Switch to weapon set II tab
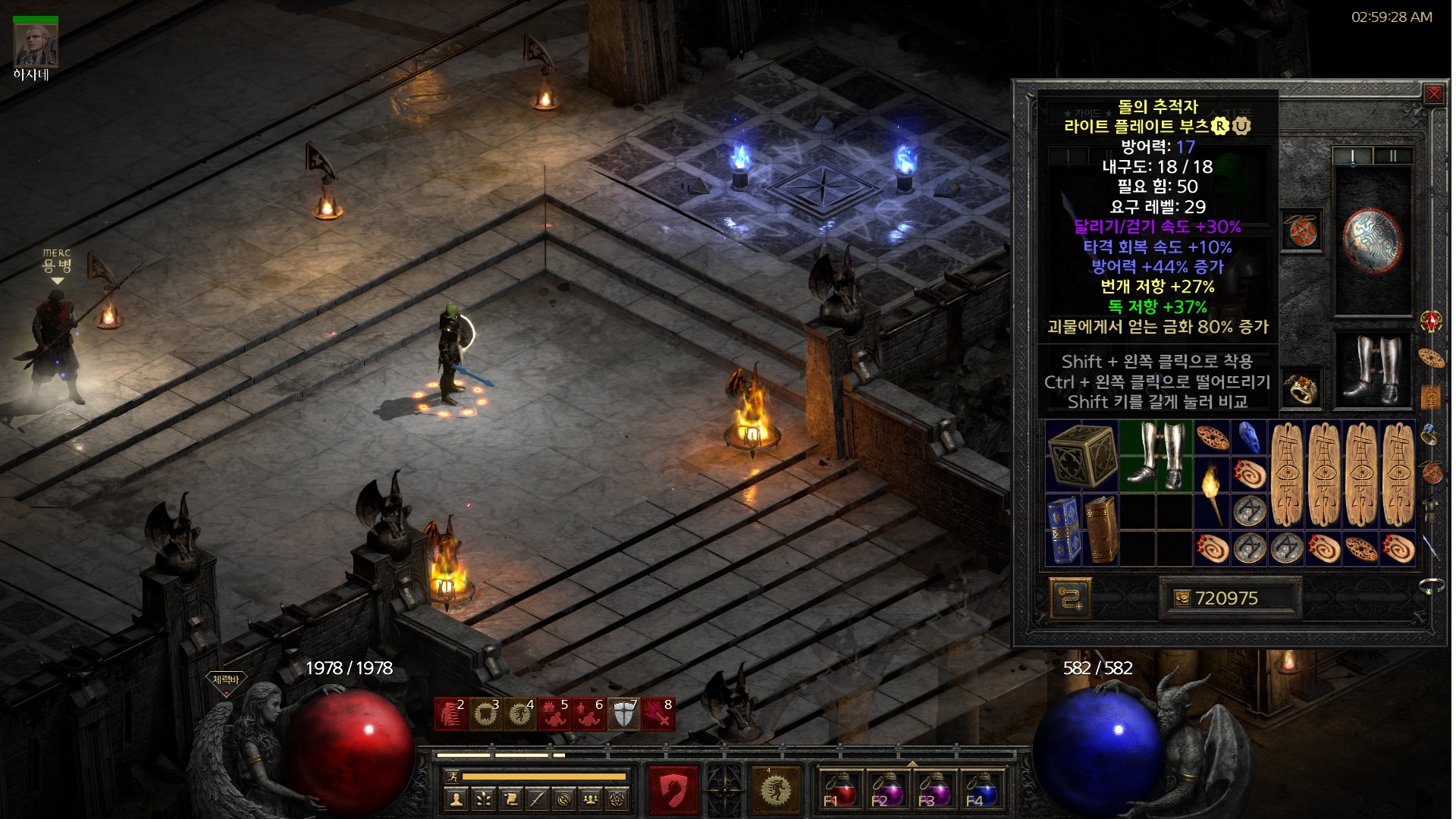Image resolution: width=1456 pixels, height=819 pixels. pos(1393,156)
